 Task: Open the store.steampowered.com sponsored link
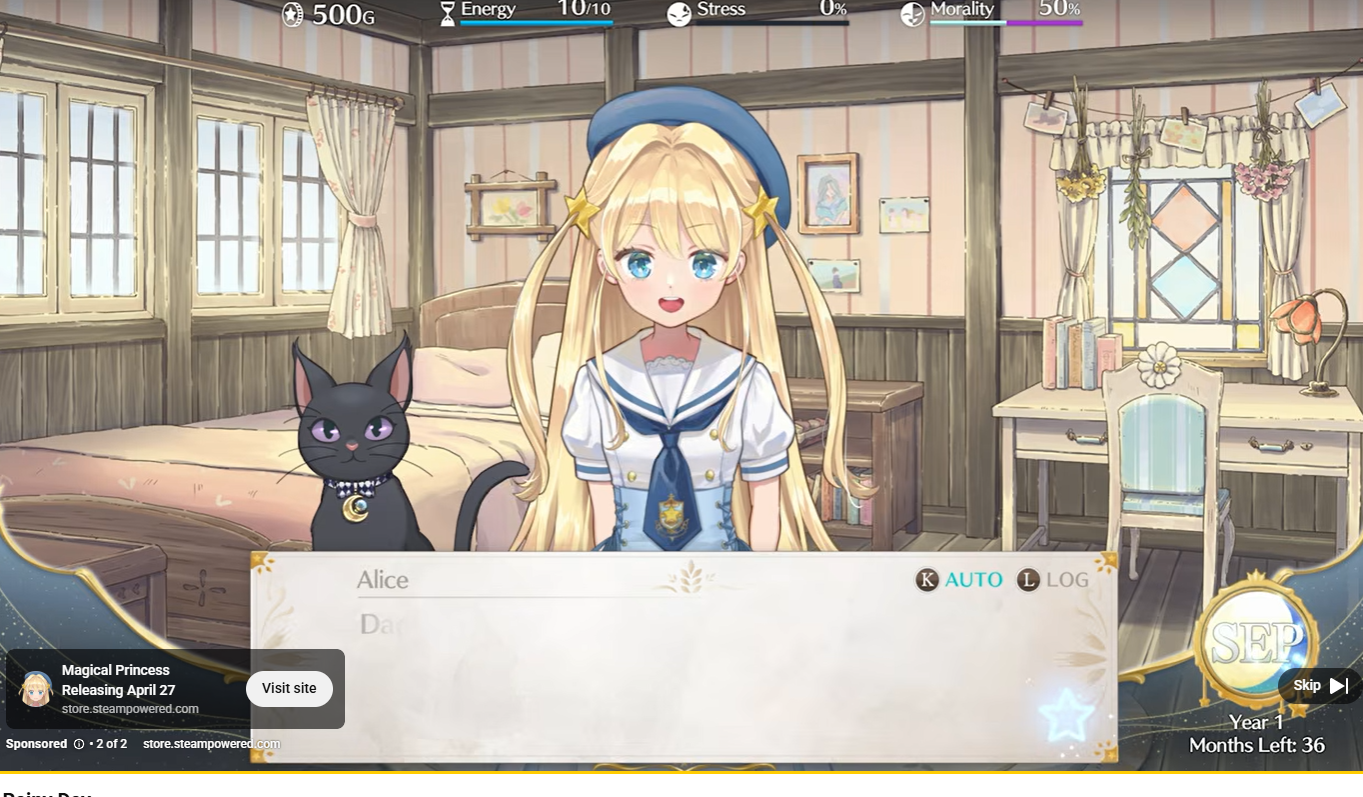211,744
